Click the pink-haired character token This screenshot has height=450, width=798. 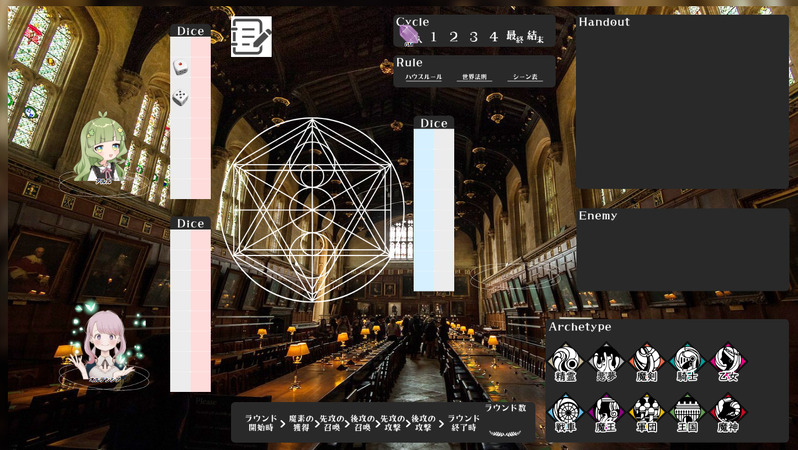104,343
